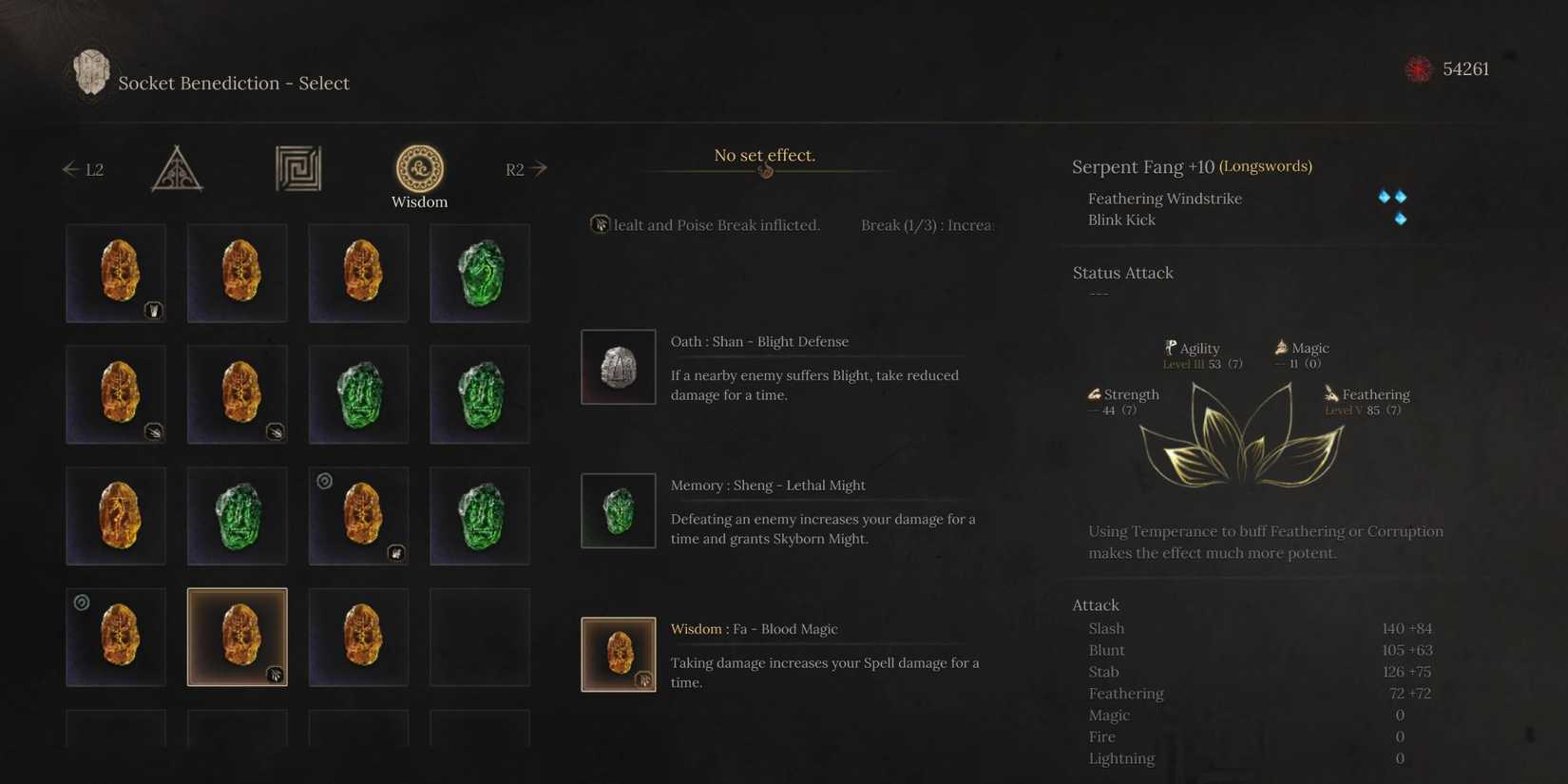Toggle the equipped marker on the first orange gem

coord(154,310)
